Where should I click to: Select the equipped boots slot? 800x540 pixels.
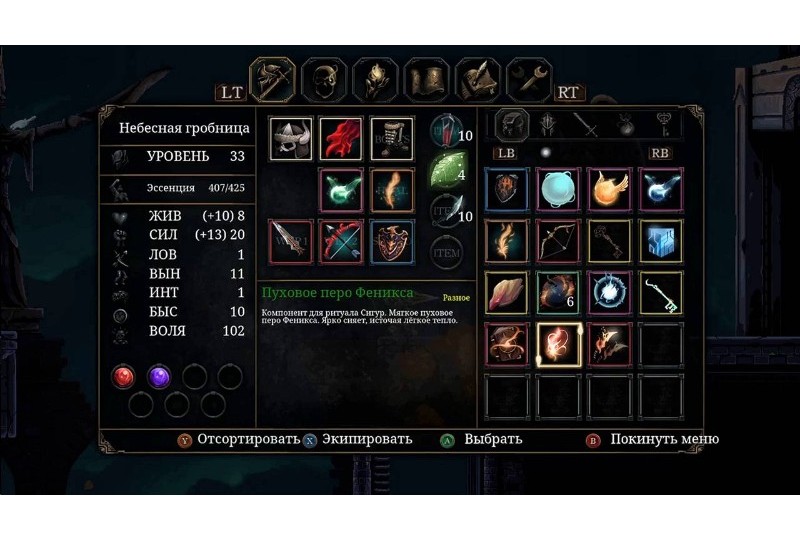point(391,138)
